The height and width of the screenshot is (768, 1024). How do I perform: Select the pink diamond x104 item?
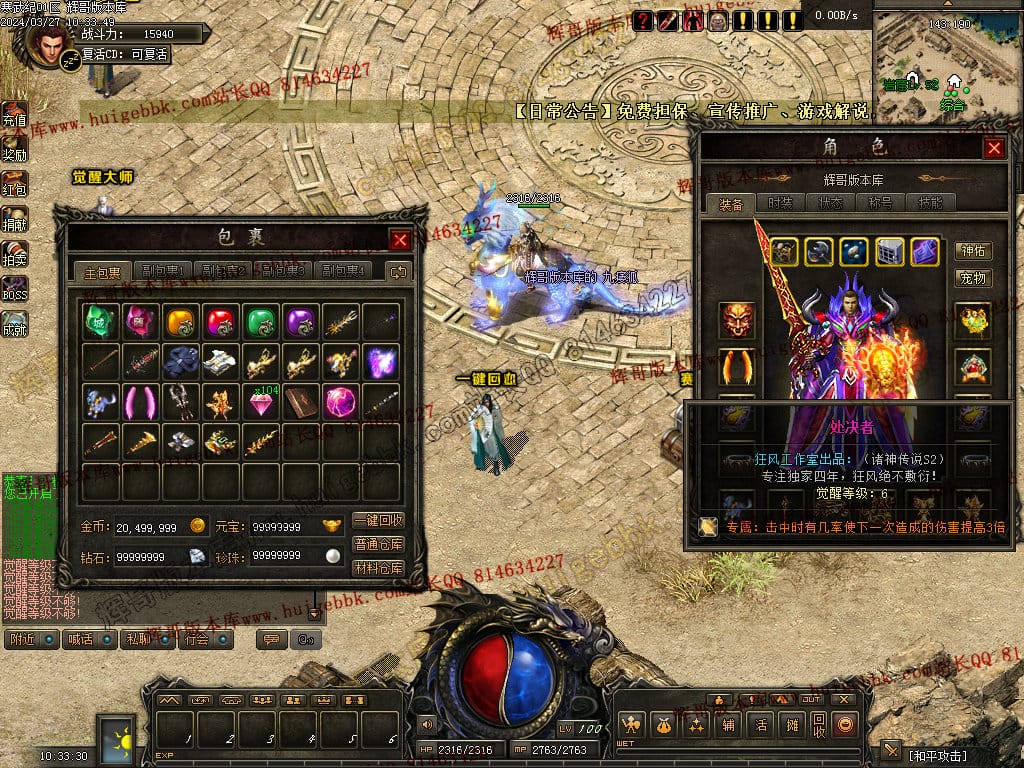click(x=260, y=402)
